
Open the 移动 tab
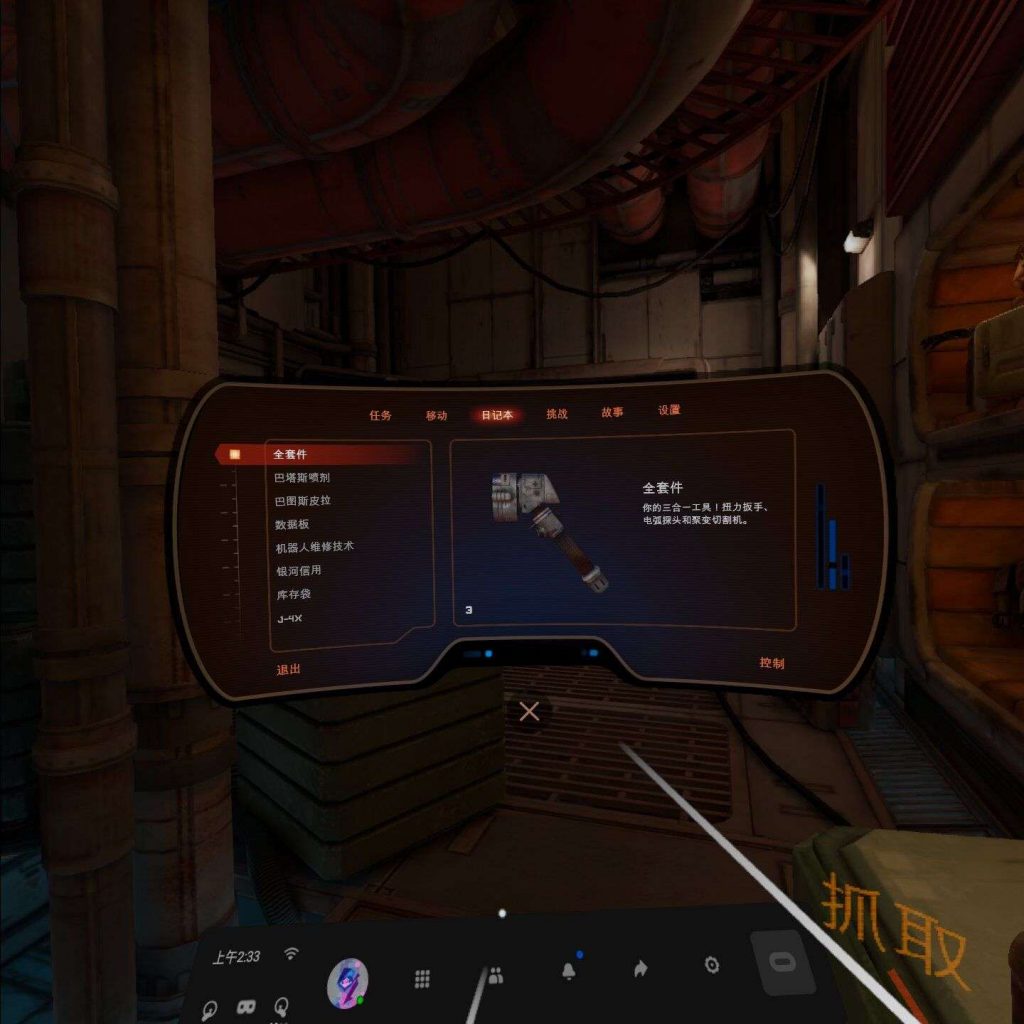coord(436,415)
